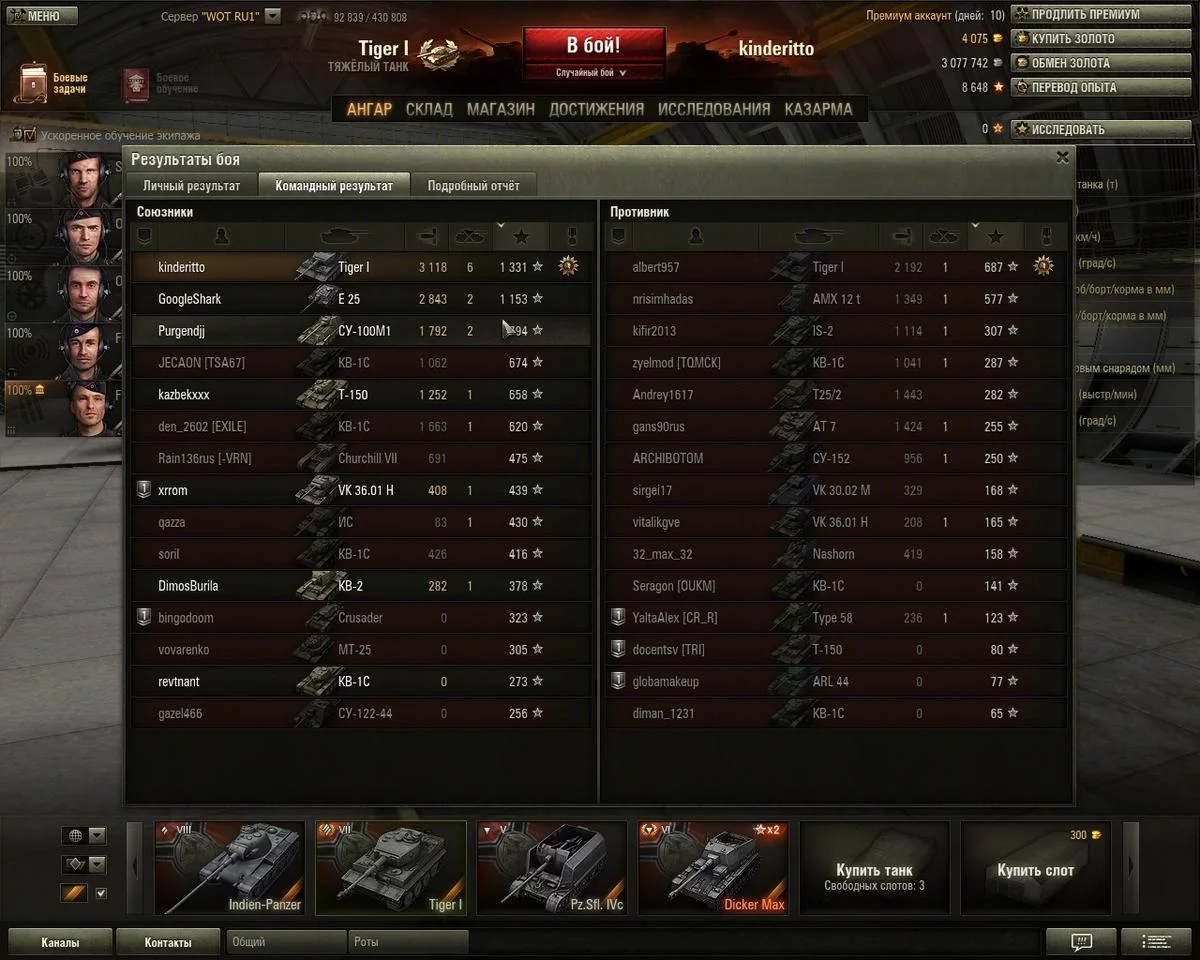1200x960 pixels.
Task: Go to the МАГАЗИН section
Action: (x=500, y=109)
